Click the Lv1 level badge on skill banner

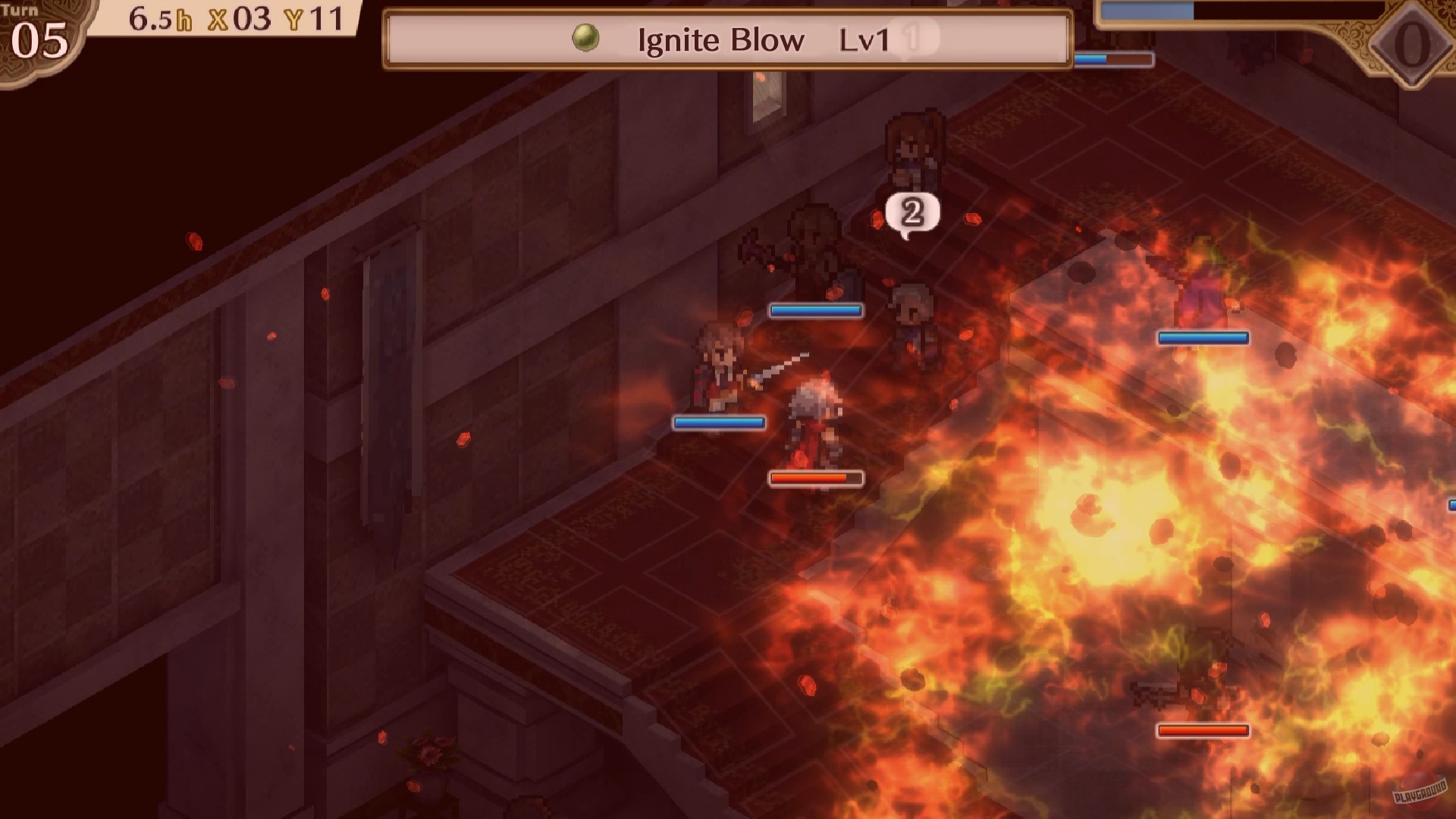[x=864, y=40]
